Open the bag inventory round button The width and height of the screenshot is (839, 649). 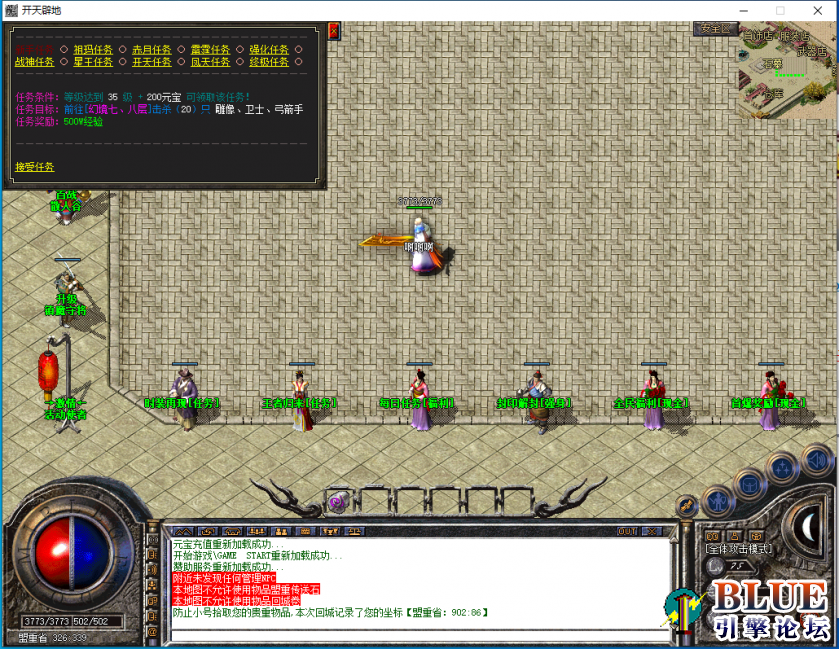coord(750,484)
